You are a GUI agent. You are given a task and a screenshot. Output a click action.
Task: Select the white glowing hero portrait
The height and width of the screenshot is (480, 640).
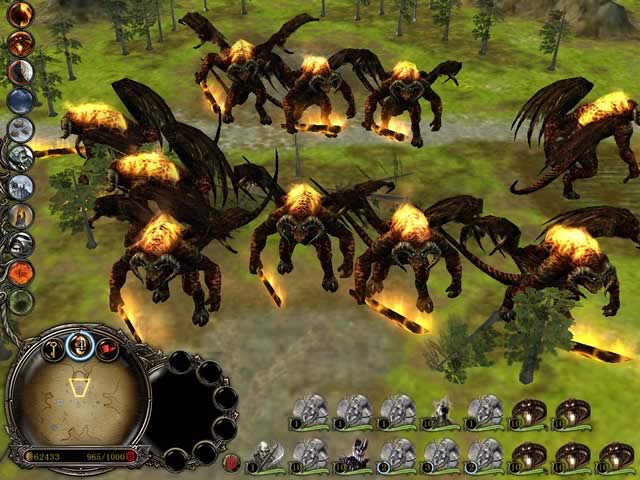click(443, 412)
